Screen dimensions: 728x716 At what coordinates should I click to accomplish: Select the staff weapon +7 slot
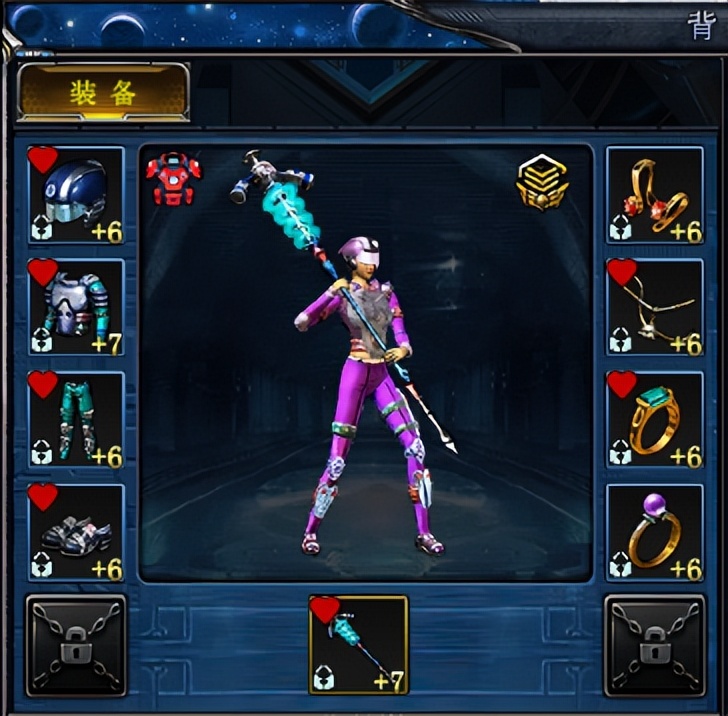click(358, 645)
